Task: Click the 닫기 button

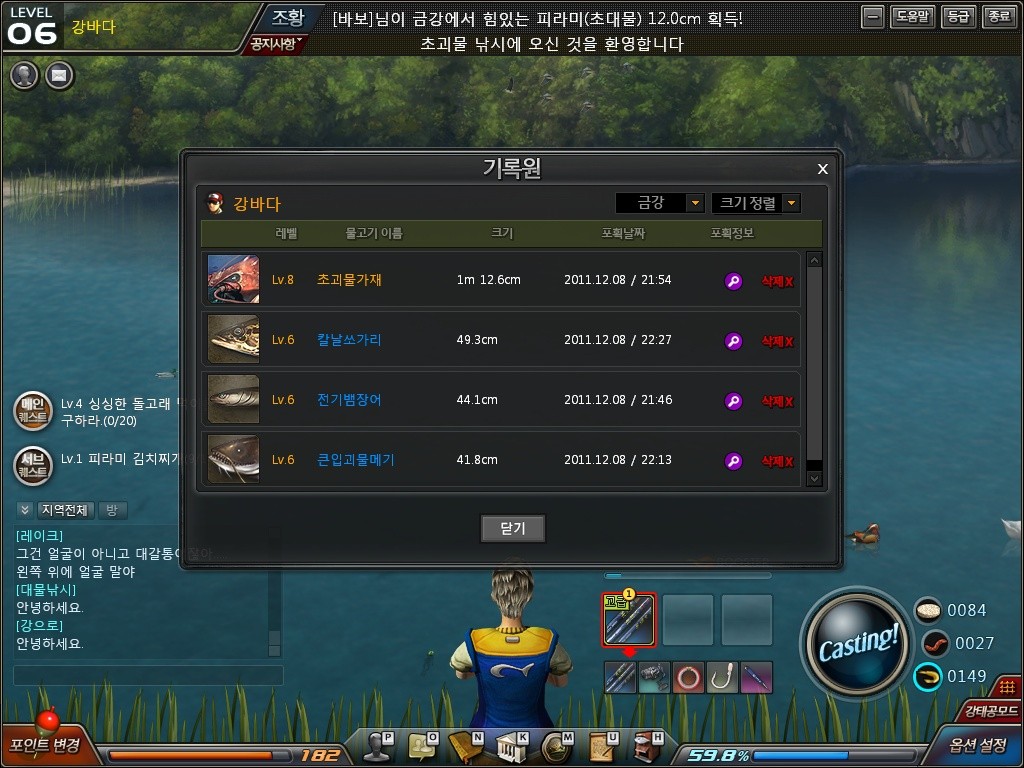Action: point(512,528)
